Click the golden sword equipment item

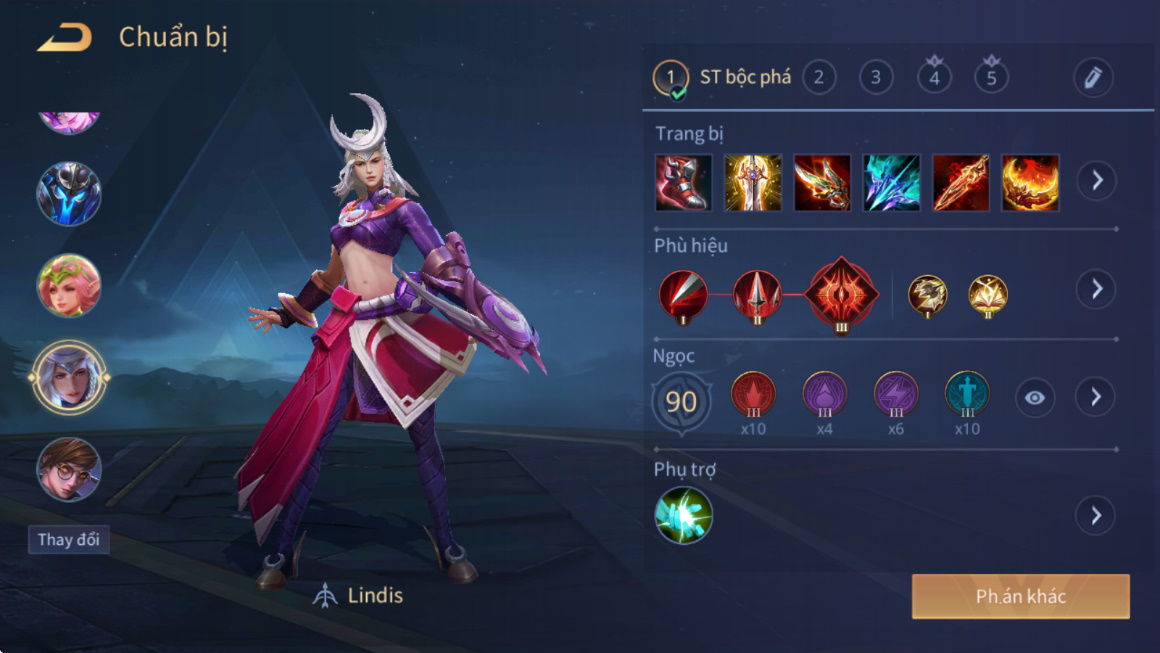click(753, 182)
